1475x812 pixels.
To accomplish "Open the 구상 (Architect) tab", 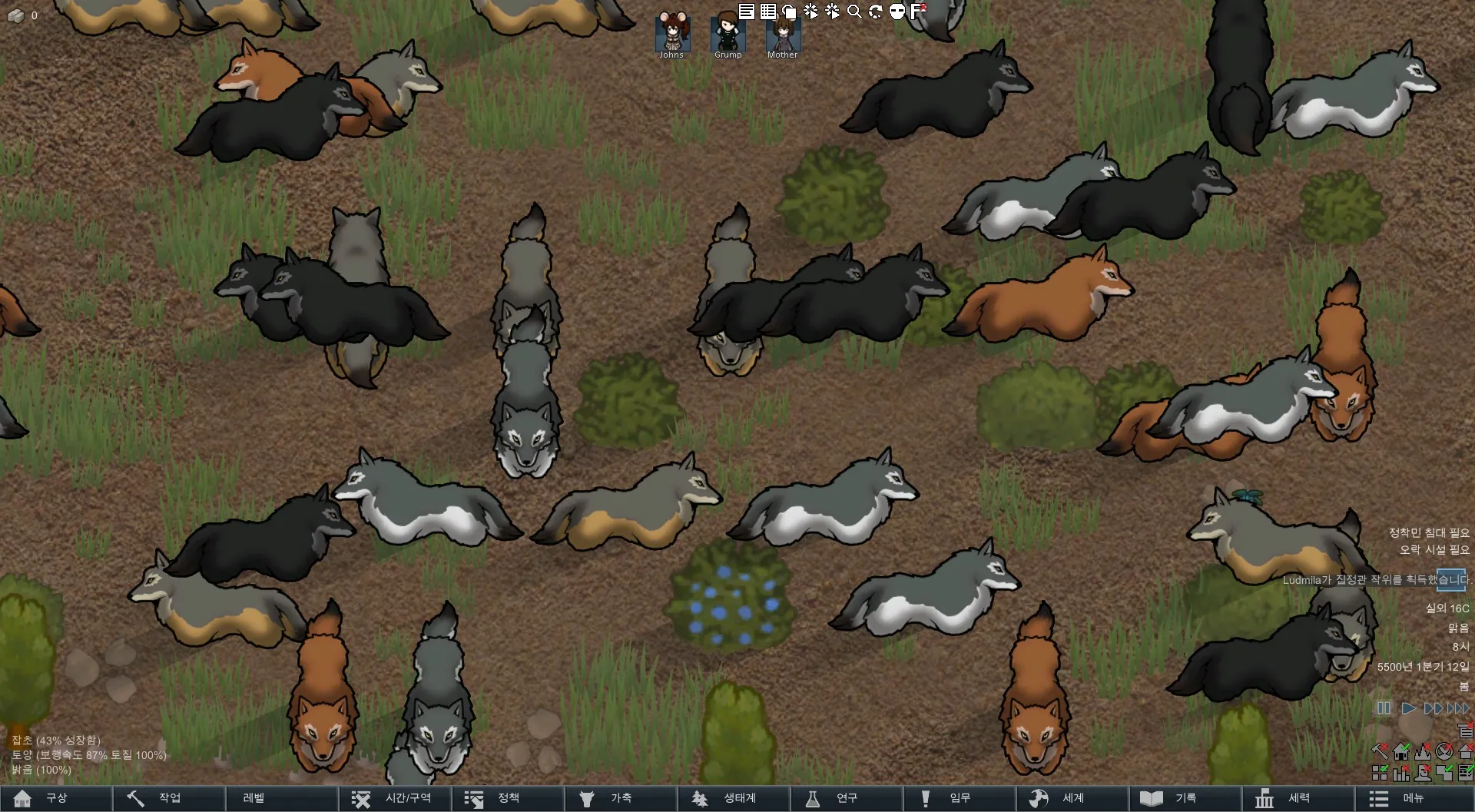I will pos(56,798).
